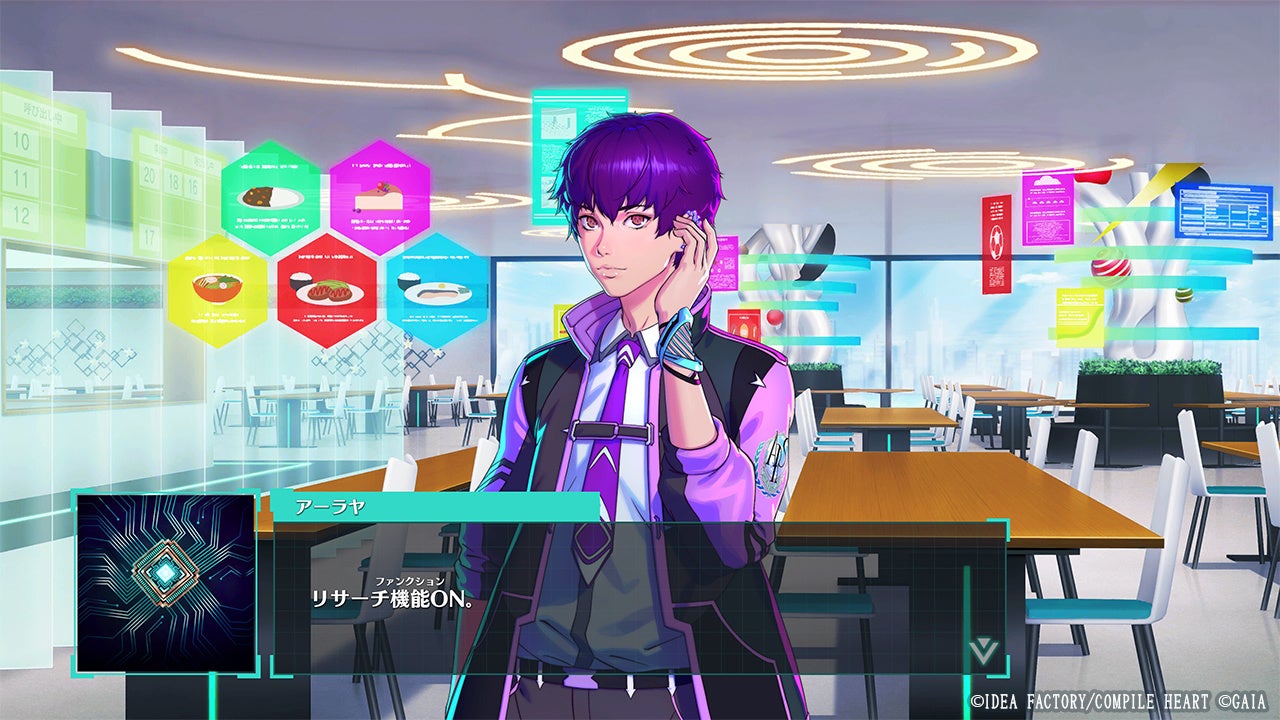
Task: Click the red poster icon near the pillar
Action: click(x=996, y=245)
